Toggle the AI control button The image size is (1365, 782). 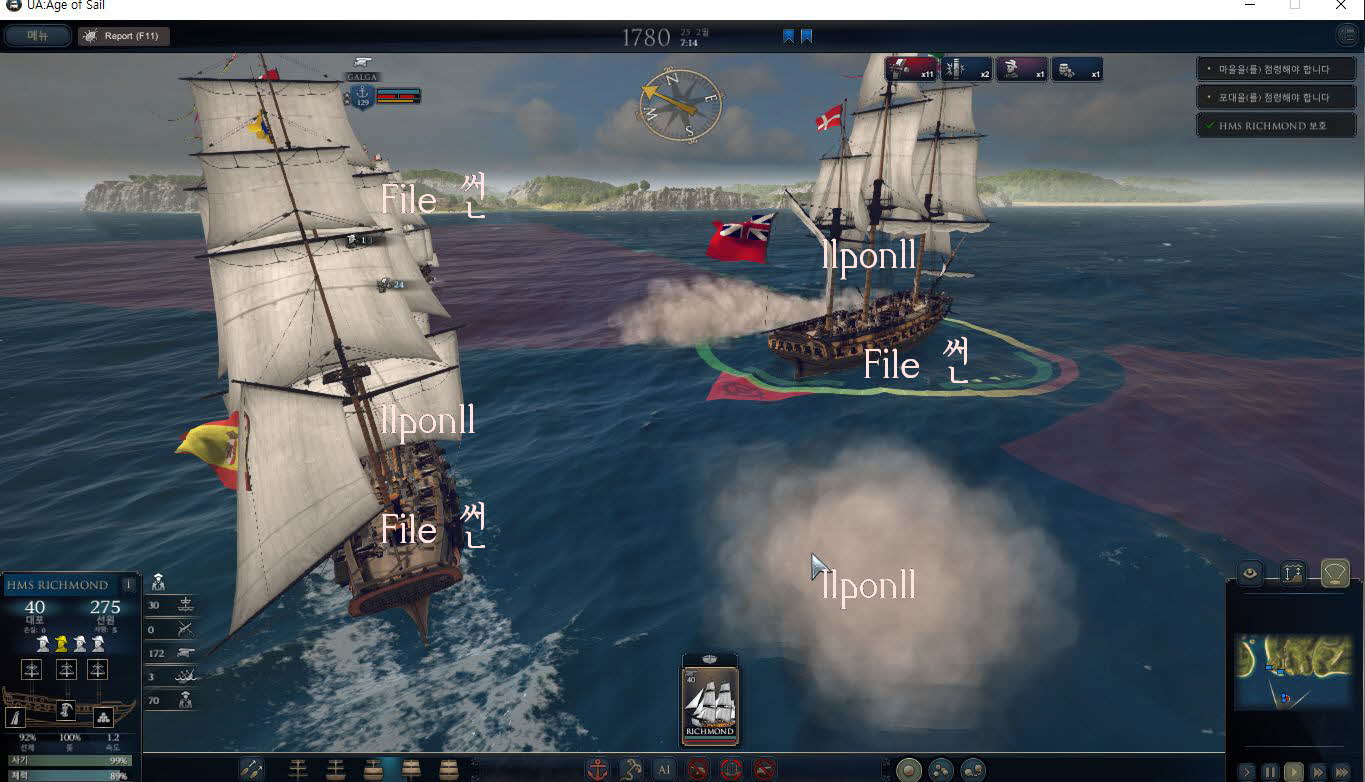click(664, 769)
